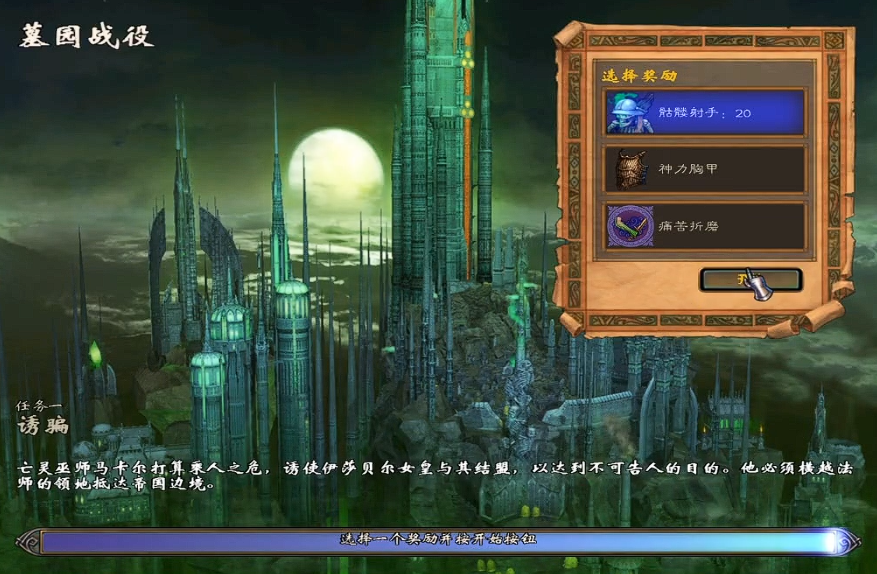Image resolution: width=877 pixels, height=574 pixels.
Task: Select the 骷髅射手 20 bonus option
Action: (705, 113)
